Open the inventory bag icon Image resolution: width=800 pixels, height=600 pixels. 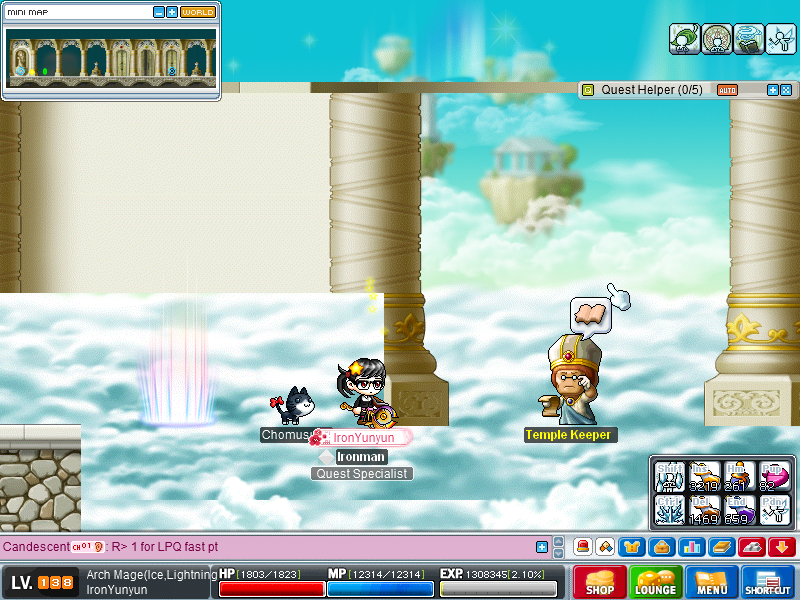[660, 547]
